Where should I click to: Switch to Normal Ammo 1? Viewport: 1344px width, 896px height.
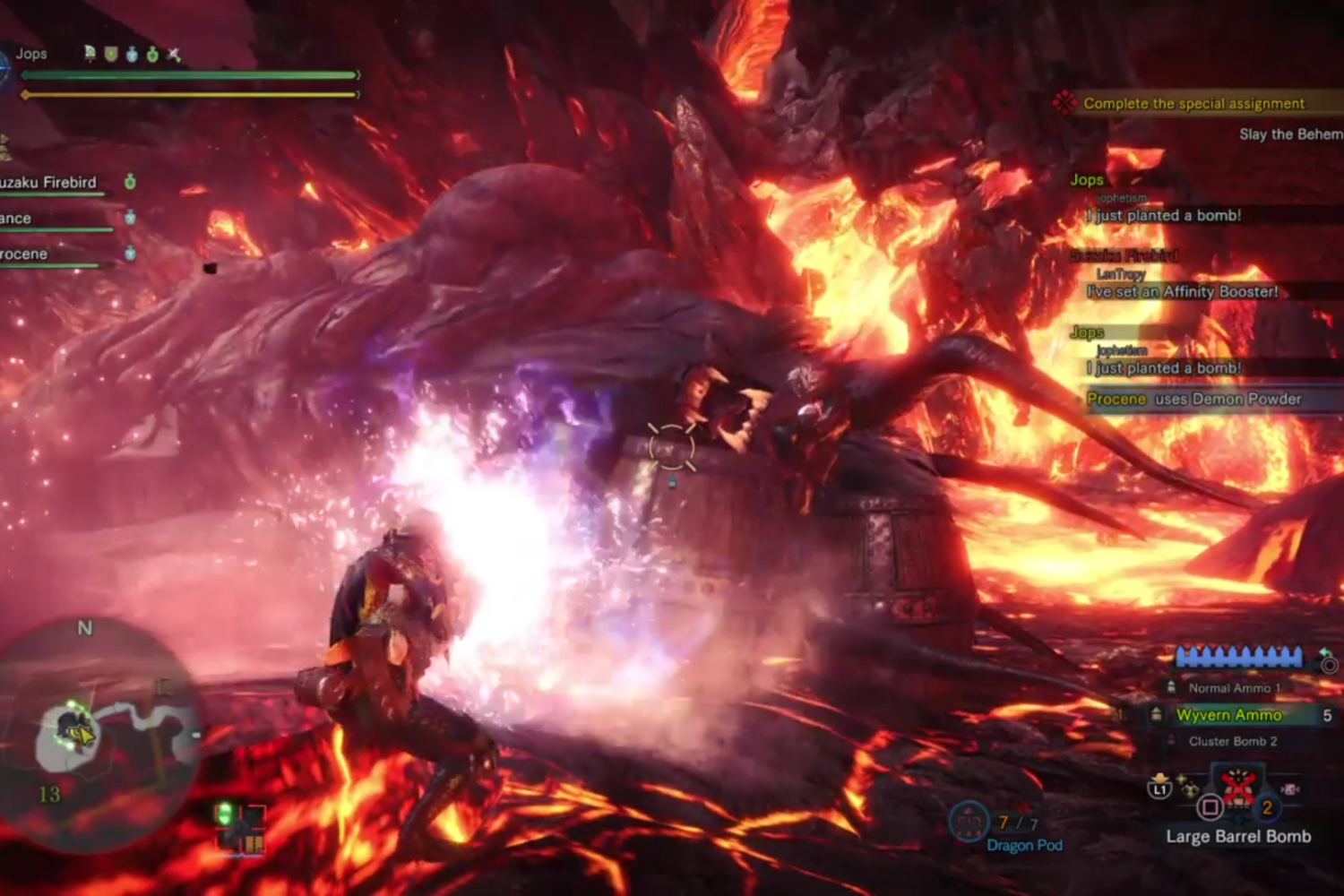1234,688
